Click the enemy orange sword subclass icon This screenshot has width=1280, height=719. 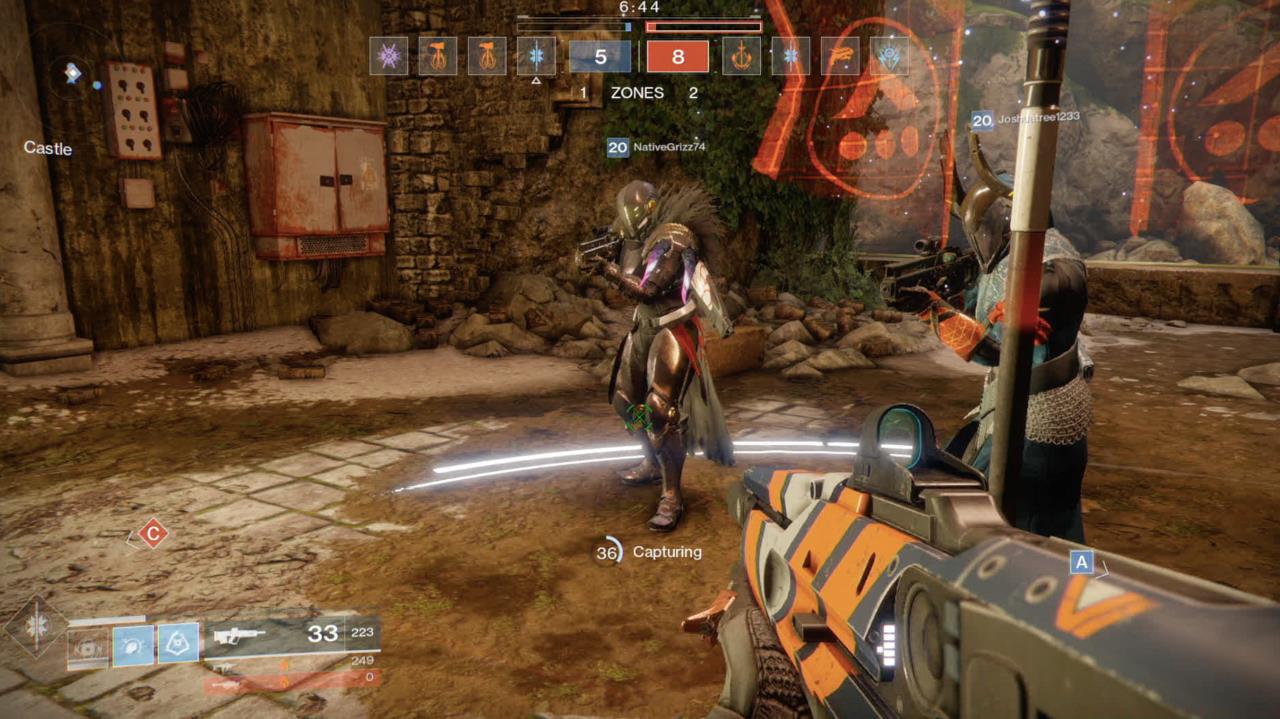[x=742, y=56]
